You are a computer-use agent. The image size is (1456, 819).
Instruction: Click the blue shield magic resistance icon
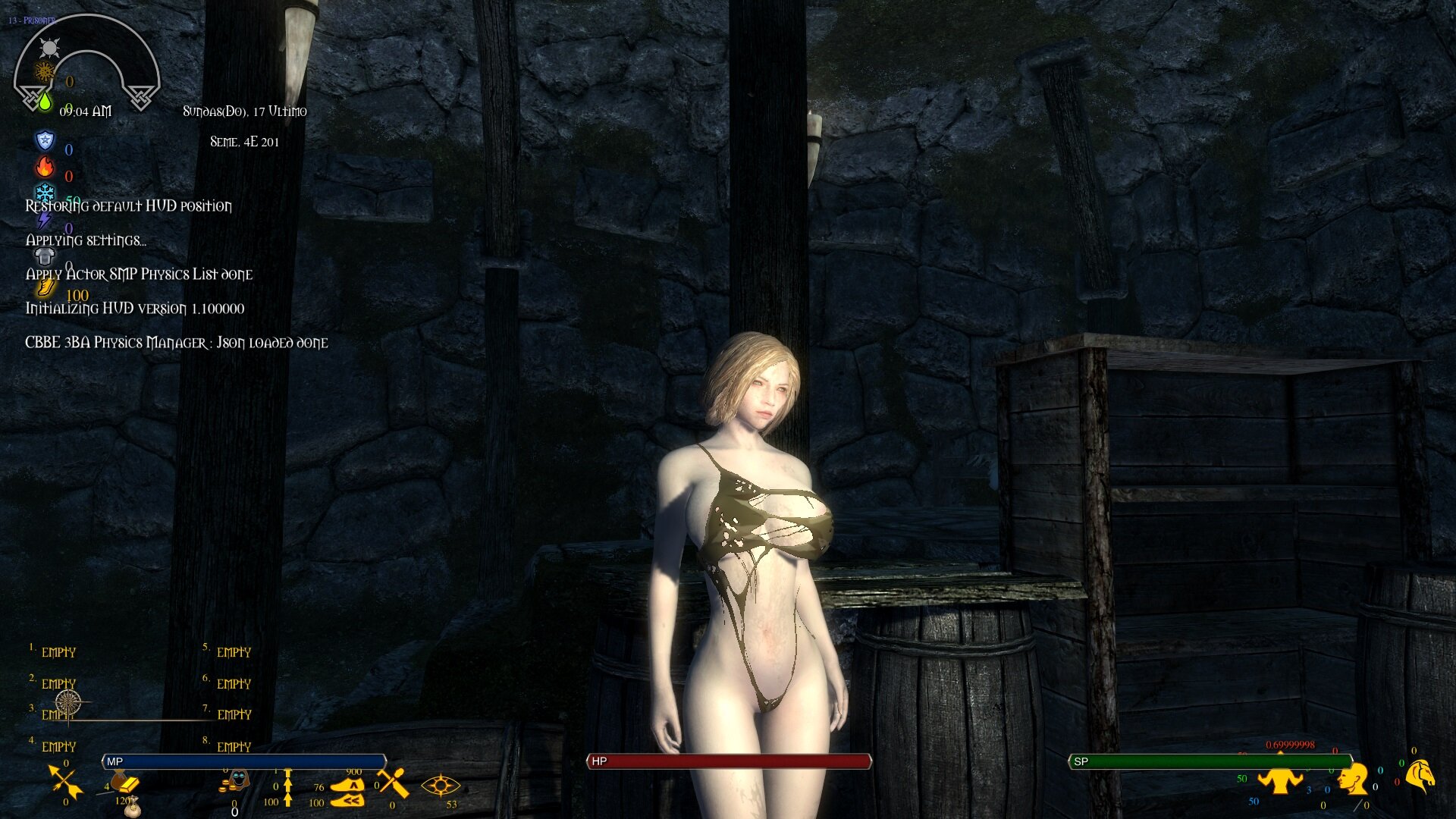(x=45, y=140)
